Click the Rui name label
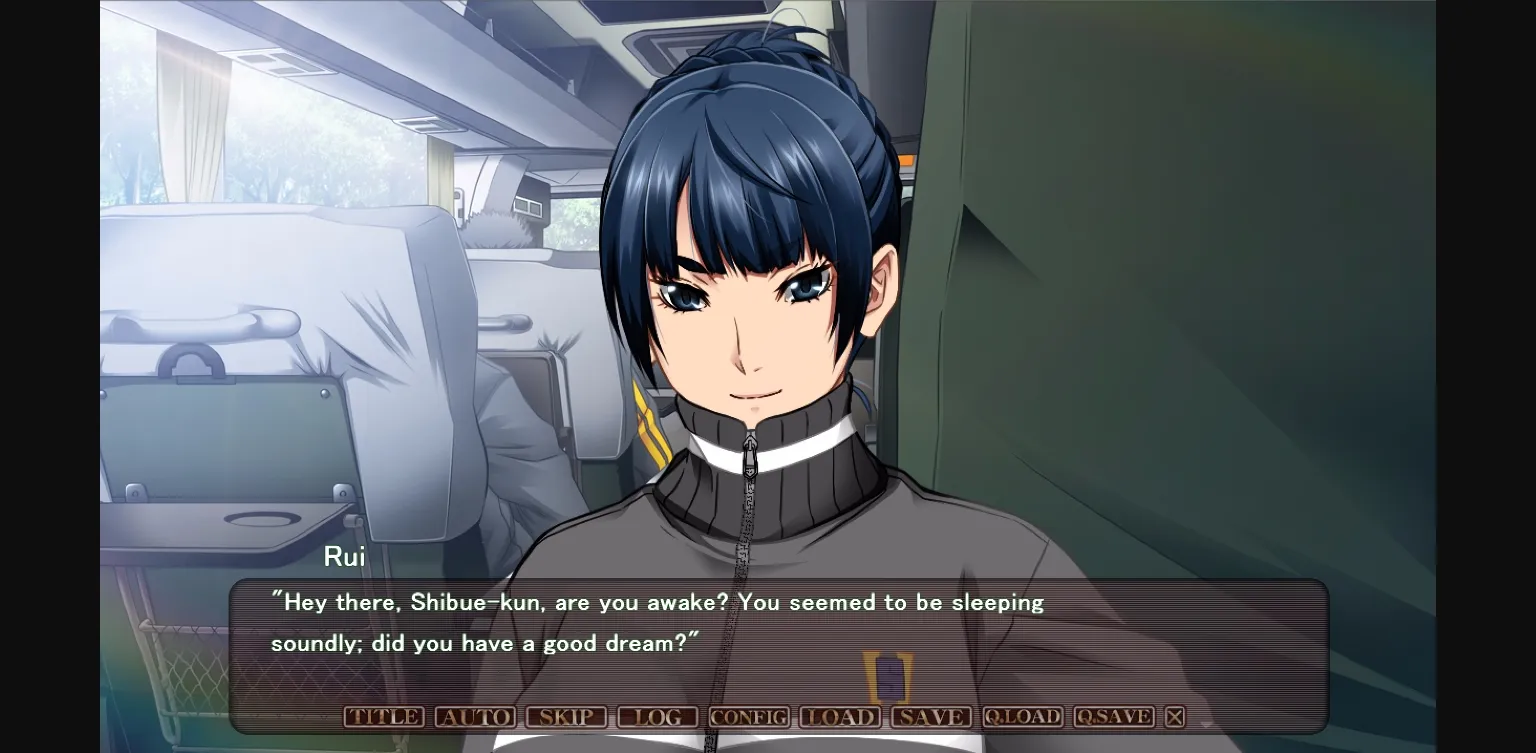 345,557
